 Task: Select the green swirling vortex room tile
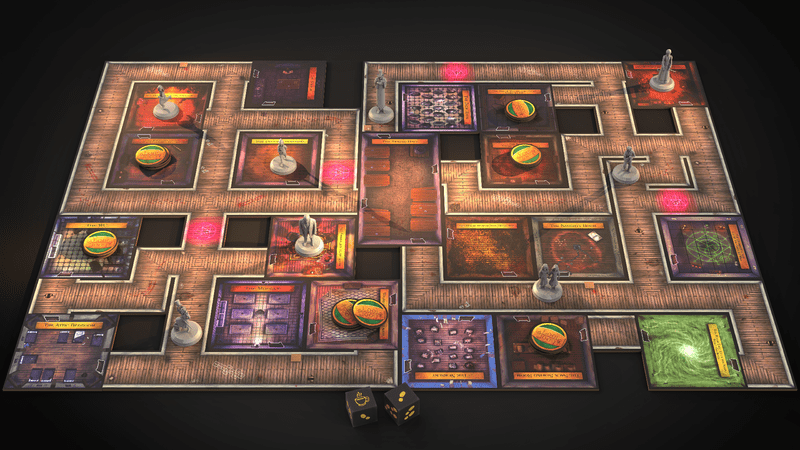(x=689, y=350)
